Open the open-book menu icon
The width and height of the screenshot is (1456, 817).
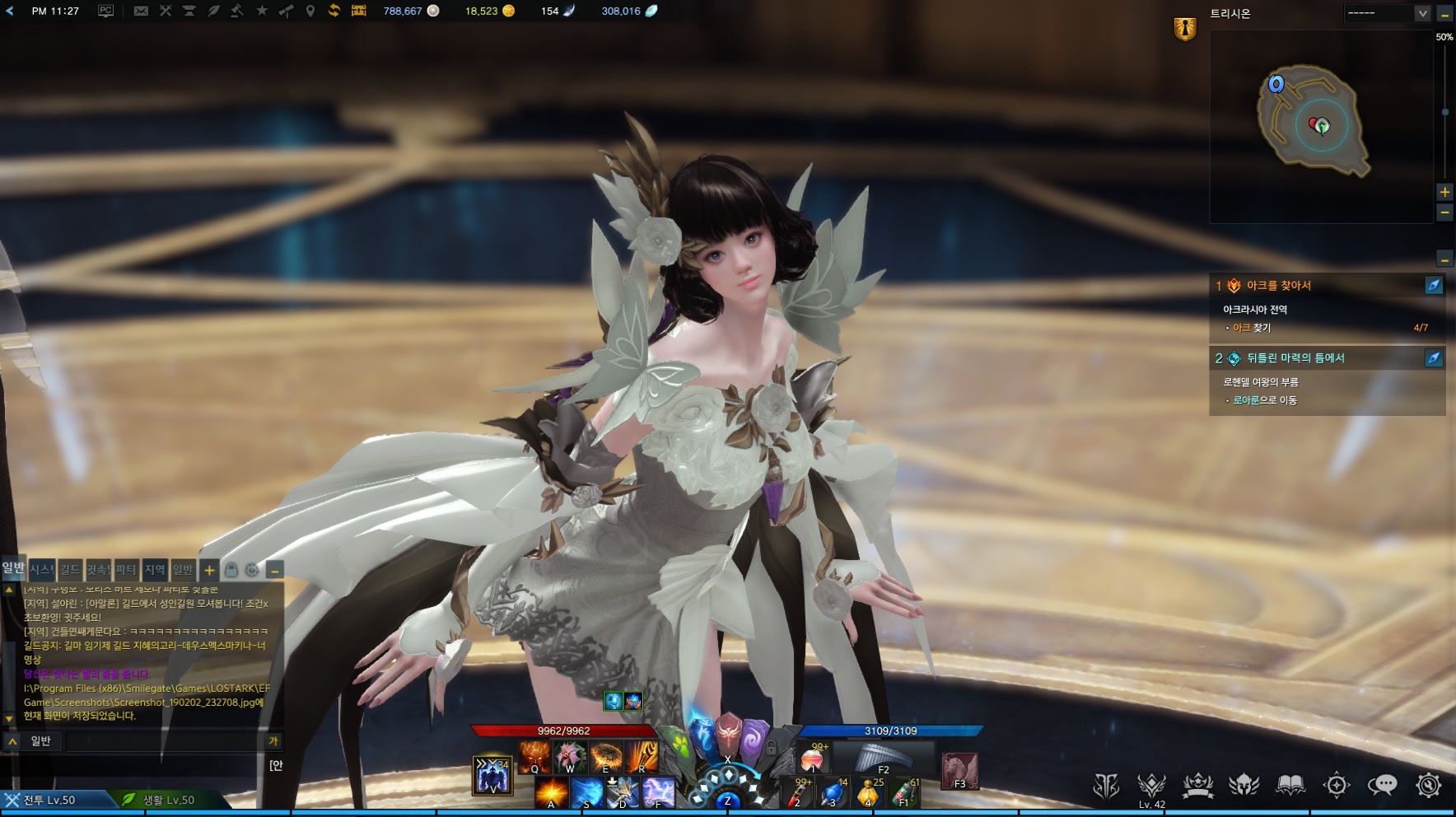click(x=1290, y=785)
